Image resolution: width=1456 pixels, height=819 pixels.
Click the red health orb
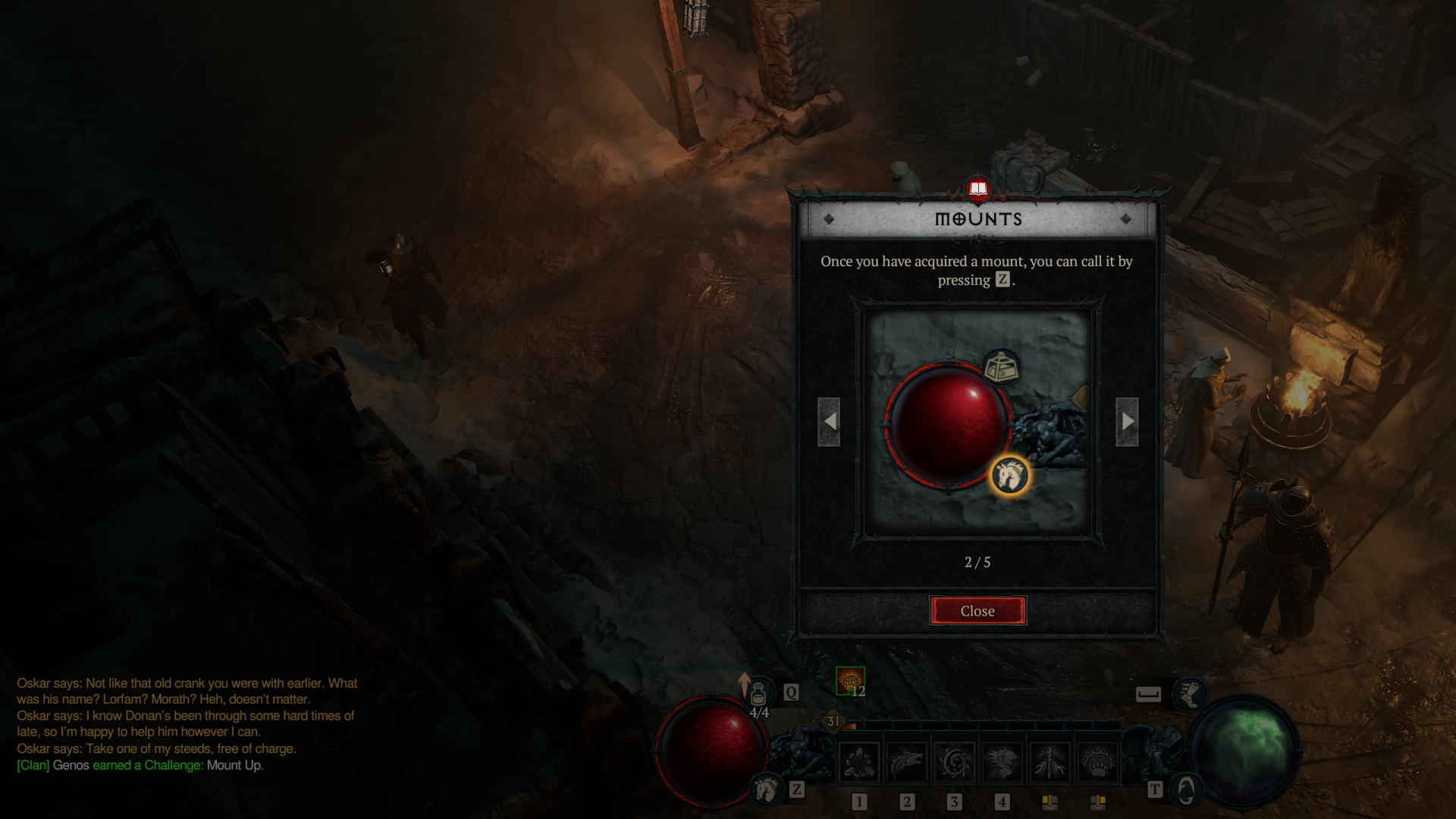click(x=714, y=751)
